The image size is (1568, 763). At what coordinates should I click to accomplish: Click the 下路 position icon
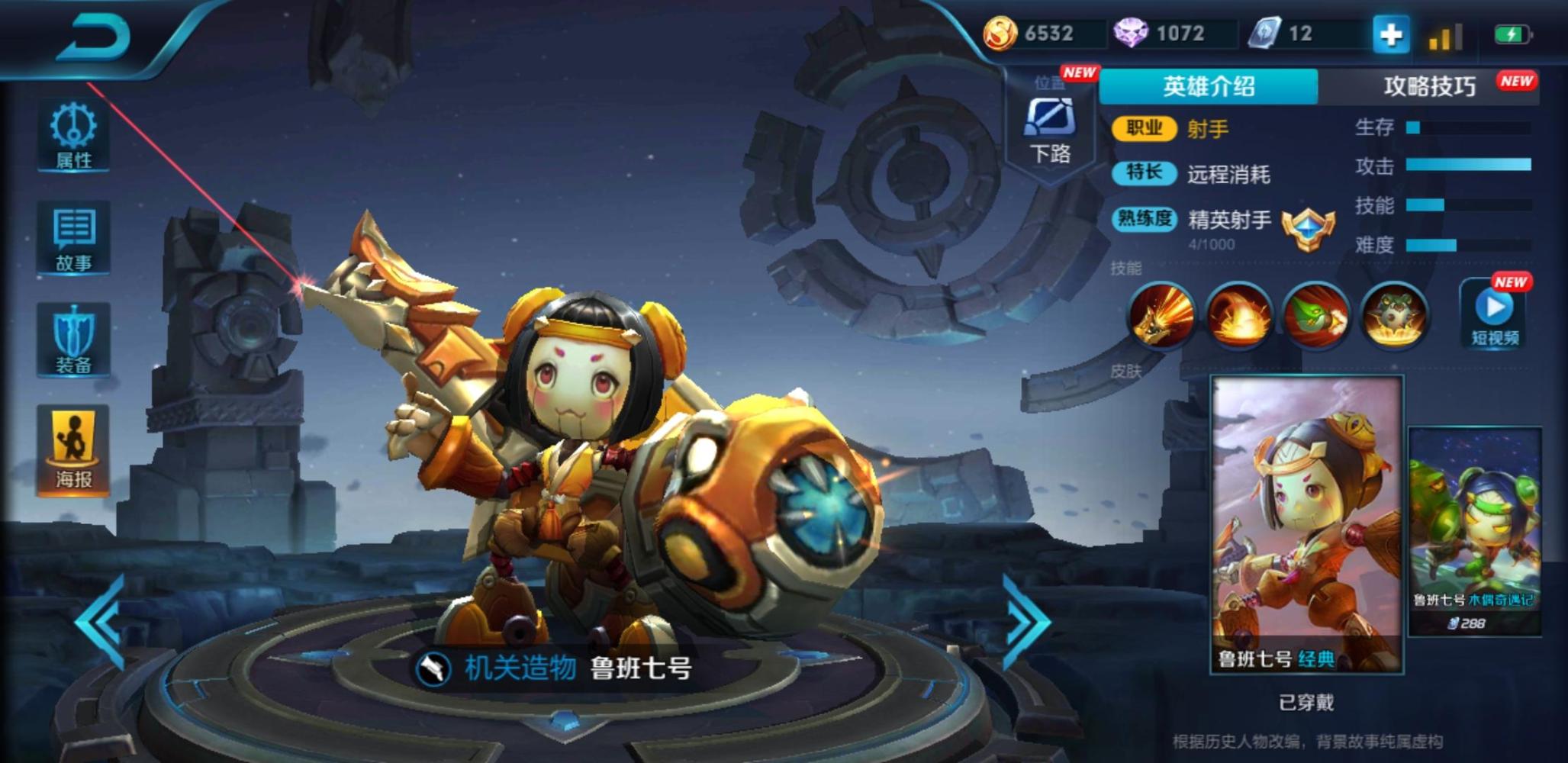click(x=1050, y=130)
